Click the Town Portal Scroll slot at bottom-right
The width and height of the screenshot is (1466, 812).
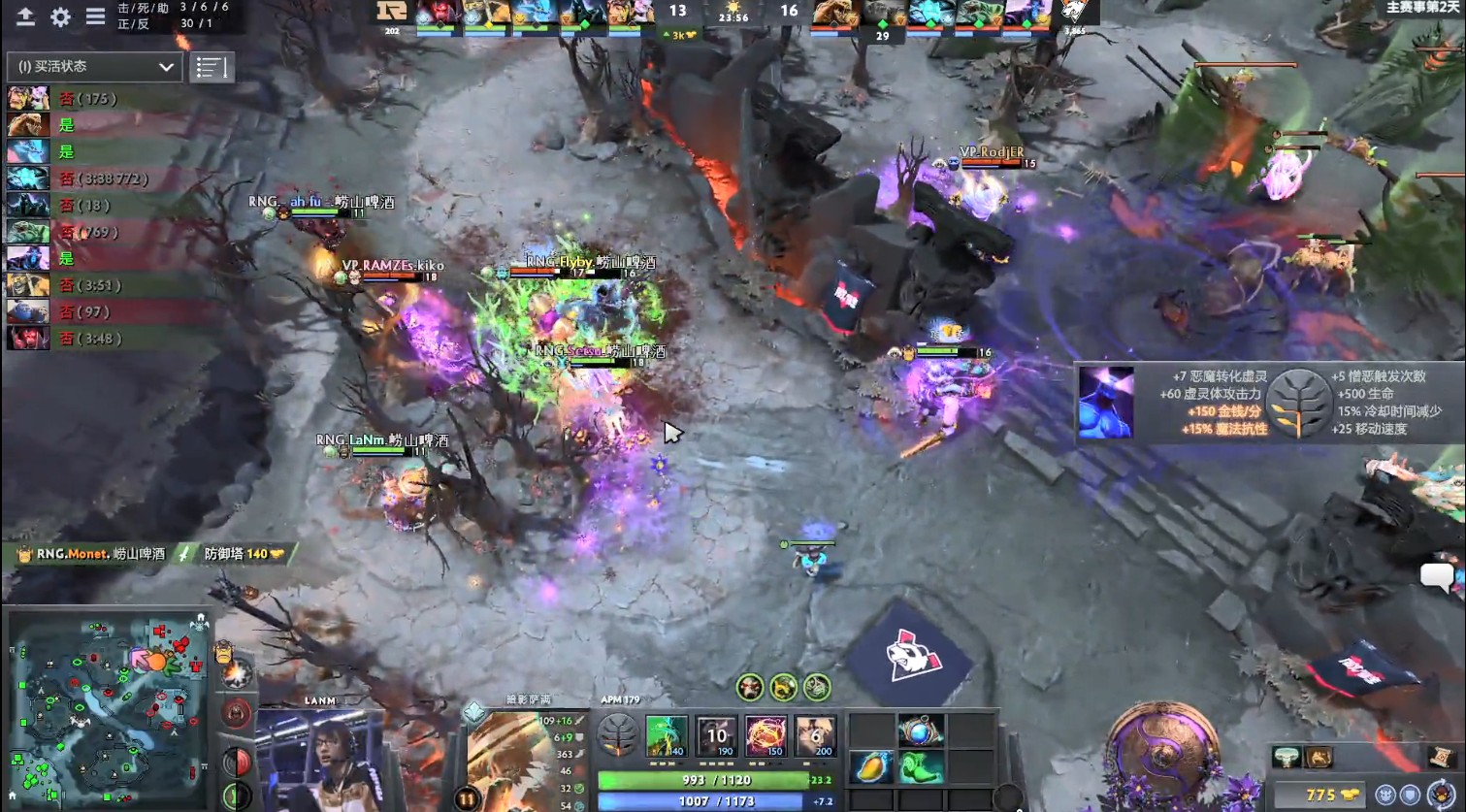coord(1440,757)
